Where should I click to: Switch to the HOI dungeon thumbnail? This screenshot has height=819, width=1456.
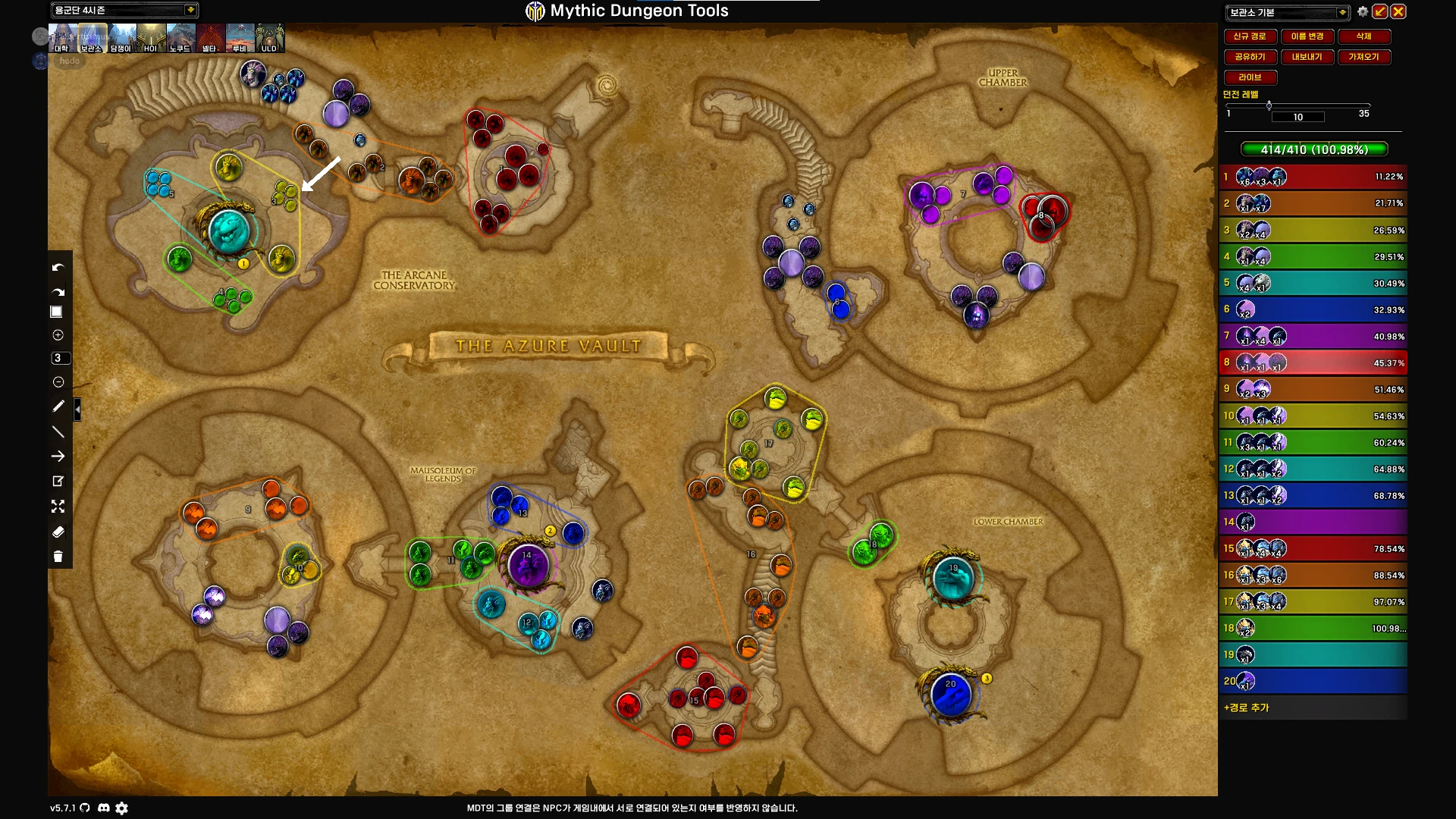coord(151,38)
